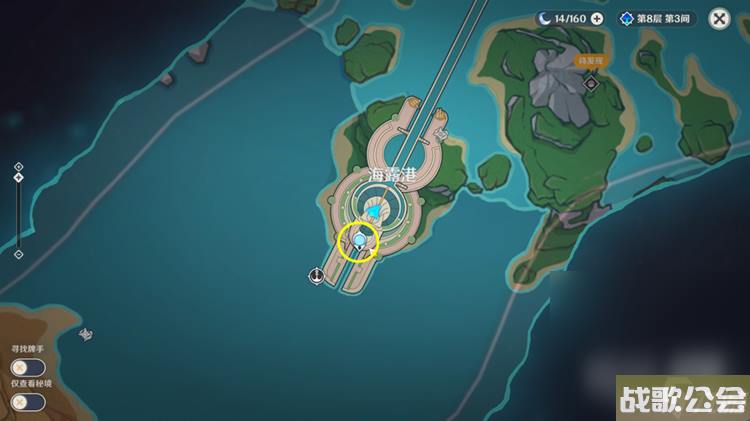The height and width of the screenshot is (421, 750).
Task: Click the zoom slider handle
Action: (x=18, y=178)
